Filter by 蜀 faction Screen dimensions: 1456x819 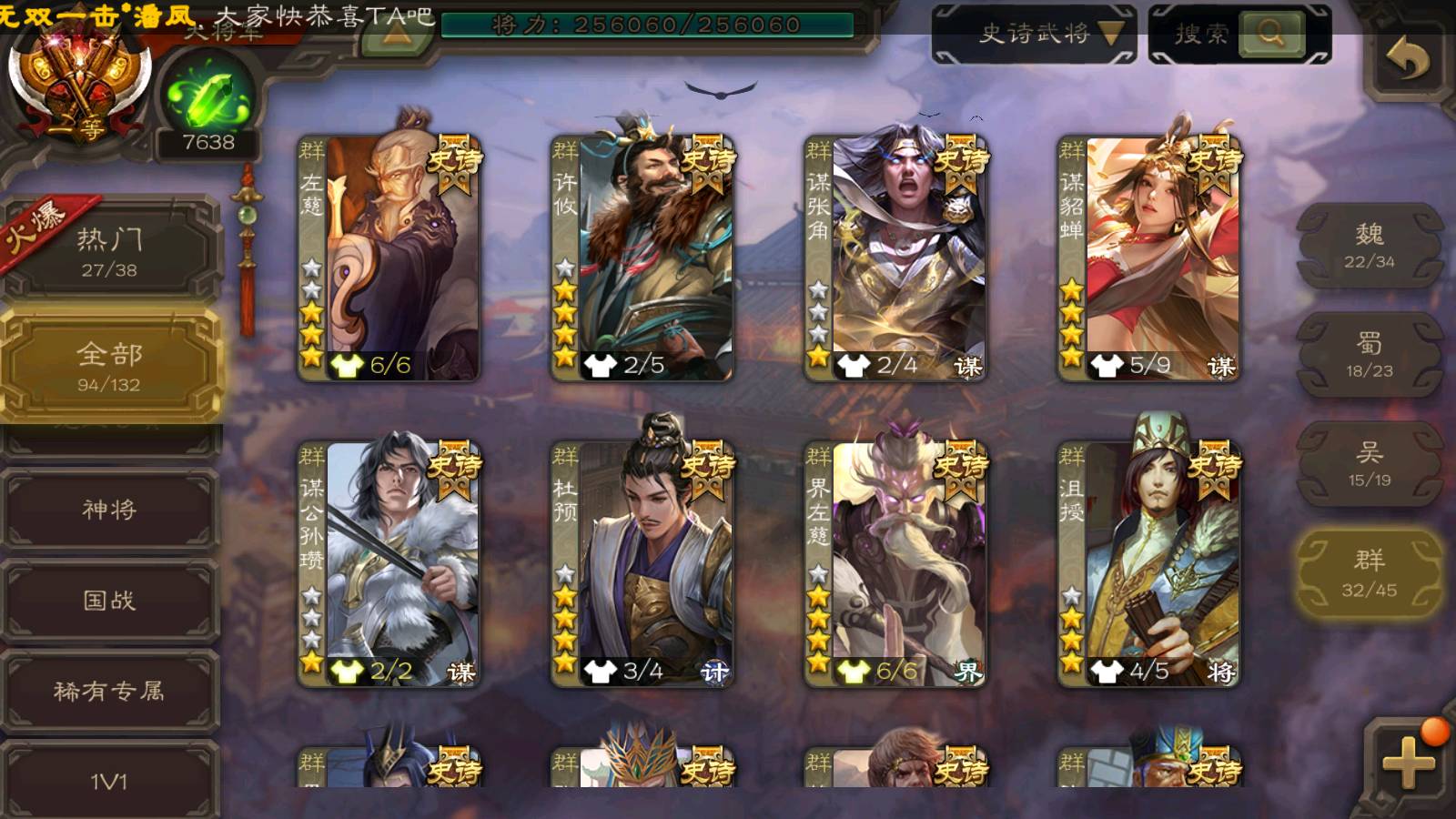coord(1369,355)
